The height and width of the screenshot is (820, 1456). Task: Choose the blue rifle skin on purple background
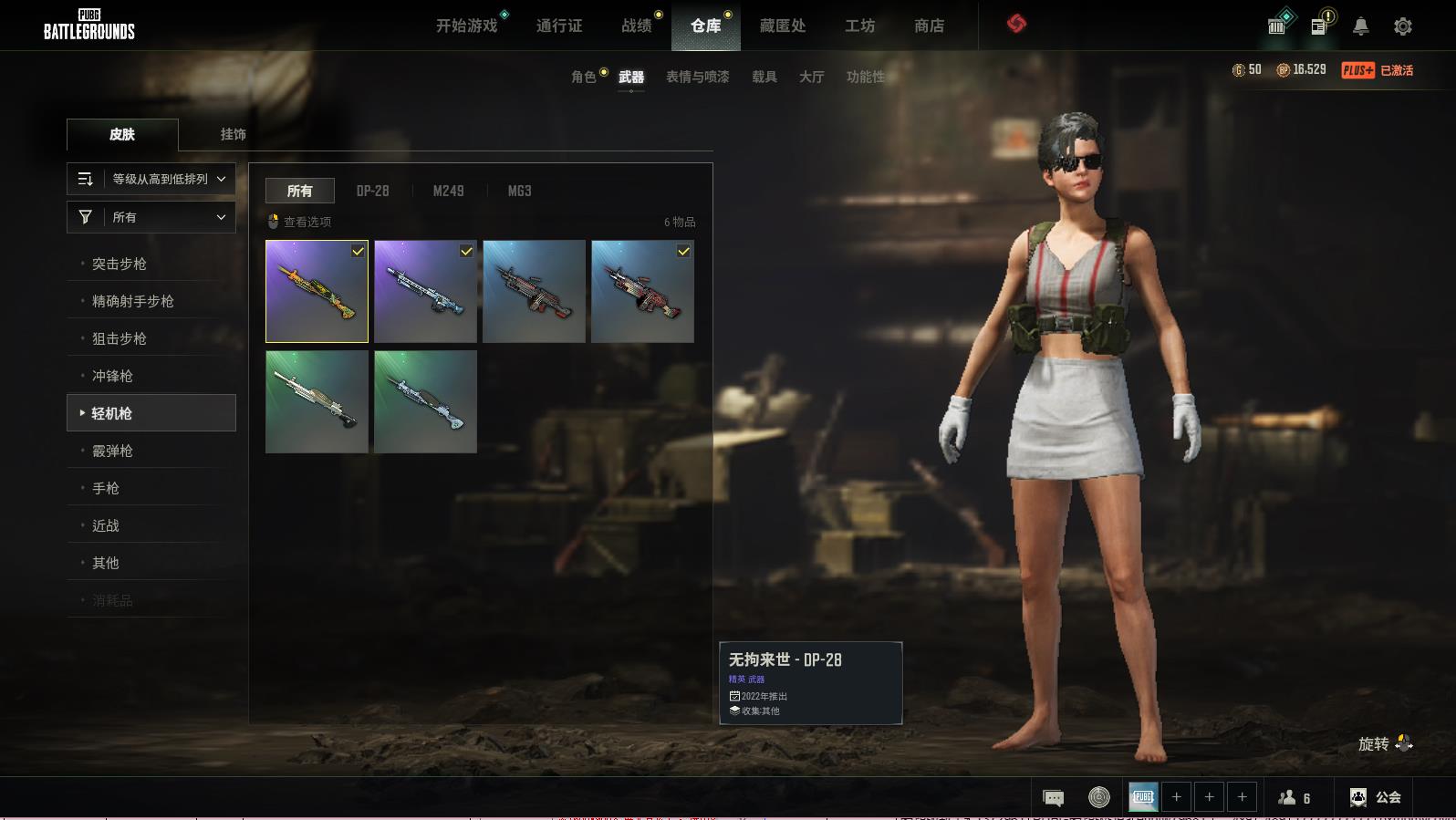click(425, 291)
